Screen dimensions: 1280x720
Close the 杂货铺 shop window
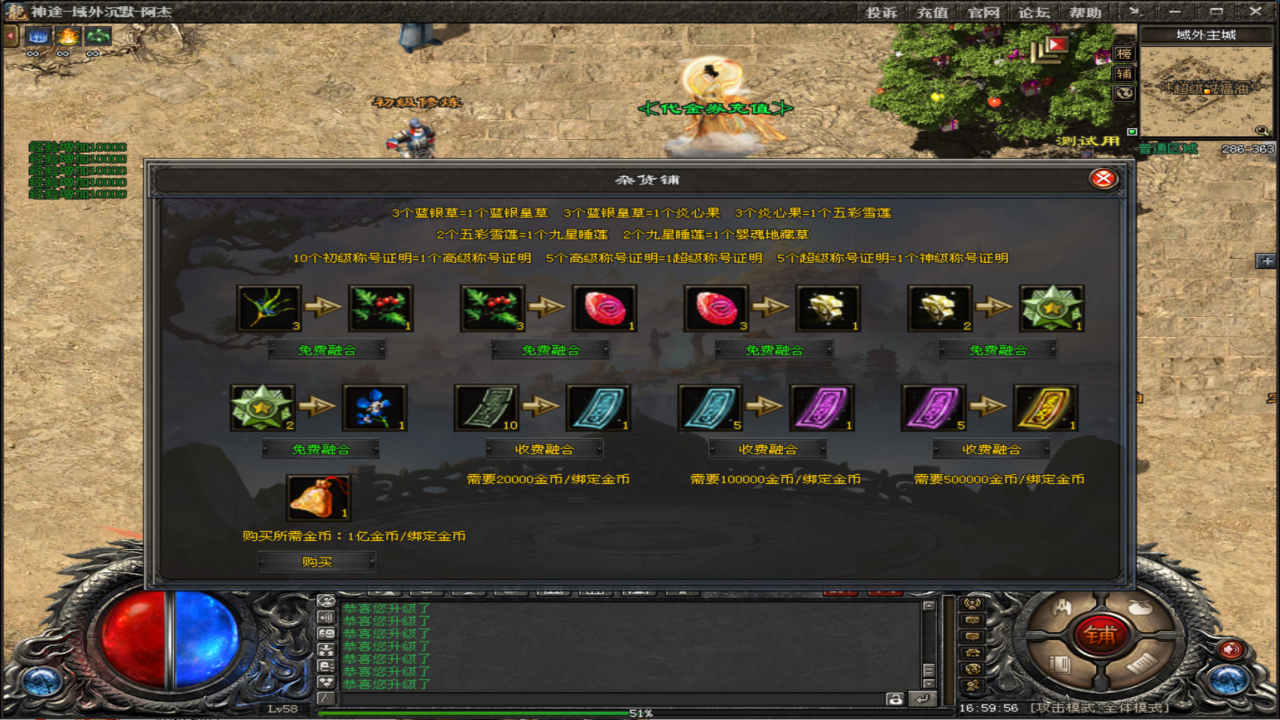(1103, 179)
